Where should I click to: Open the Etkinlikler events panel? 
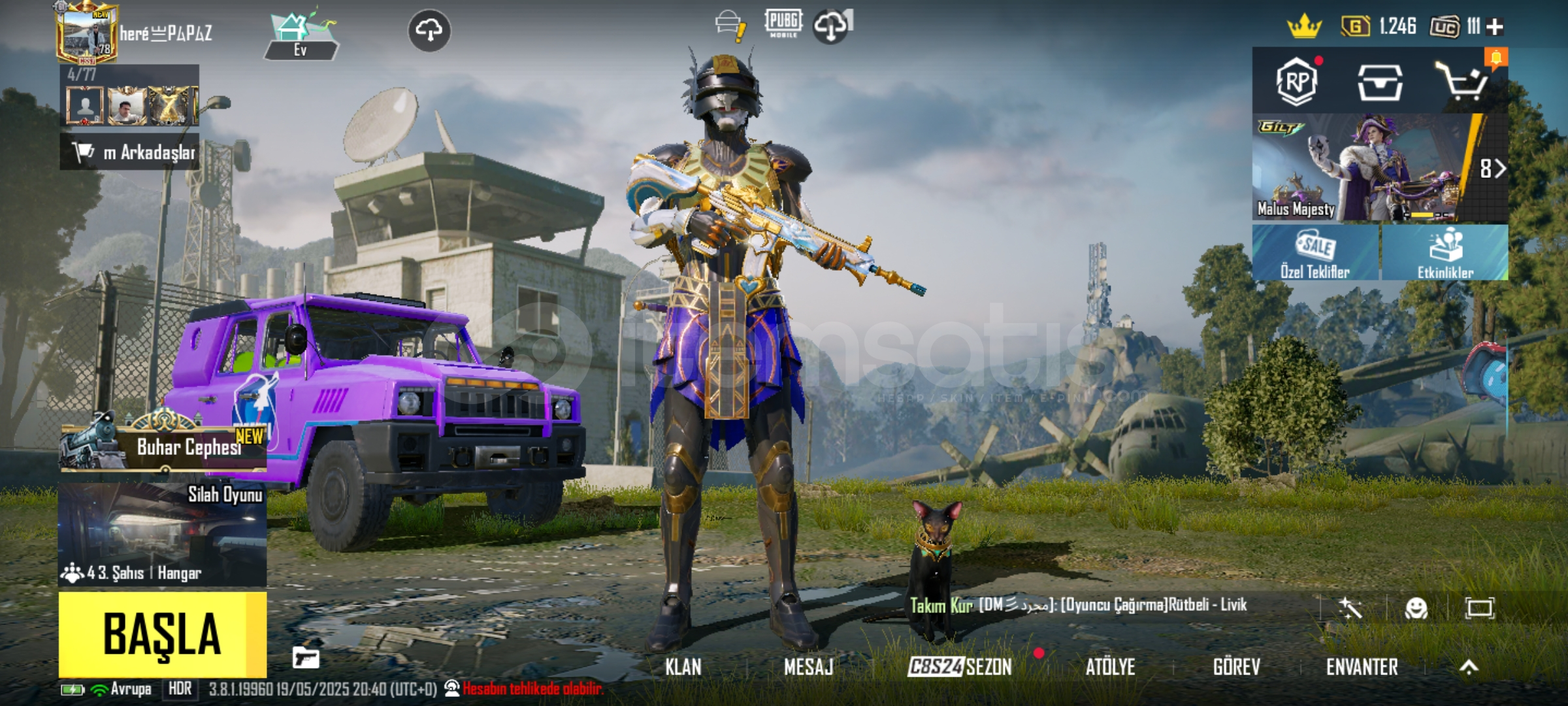1445,253
